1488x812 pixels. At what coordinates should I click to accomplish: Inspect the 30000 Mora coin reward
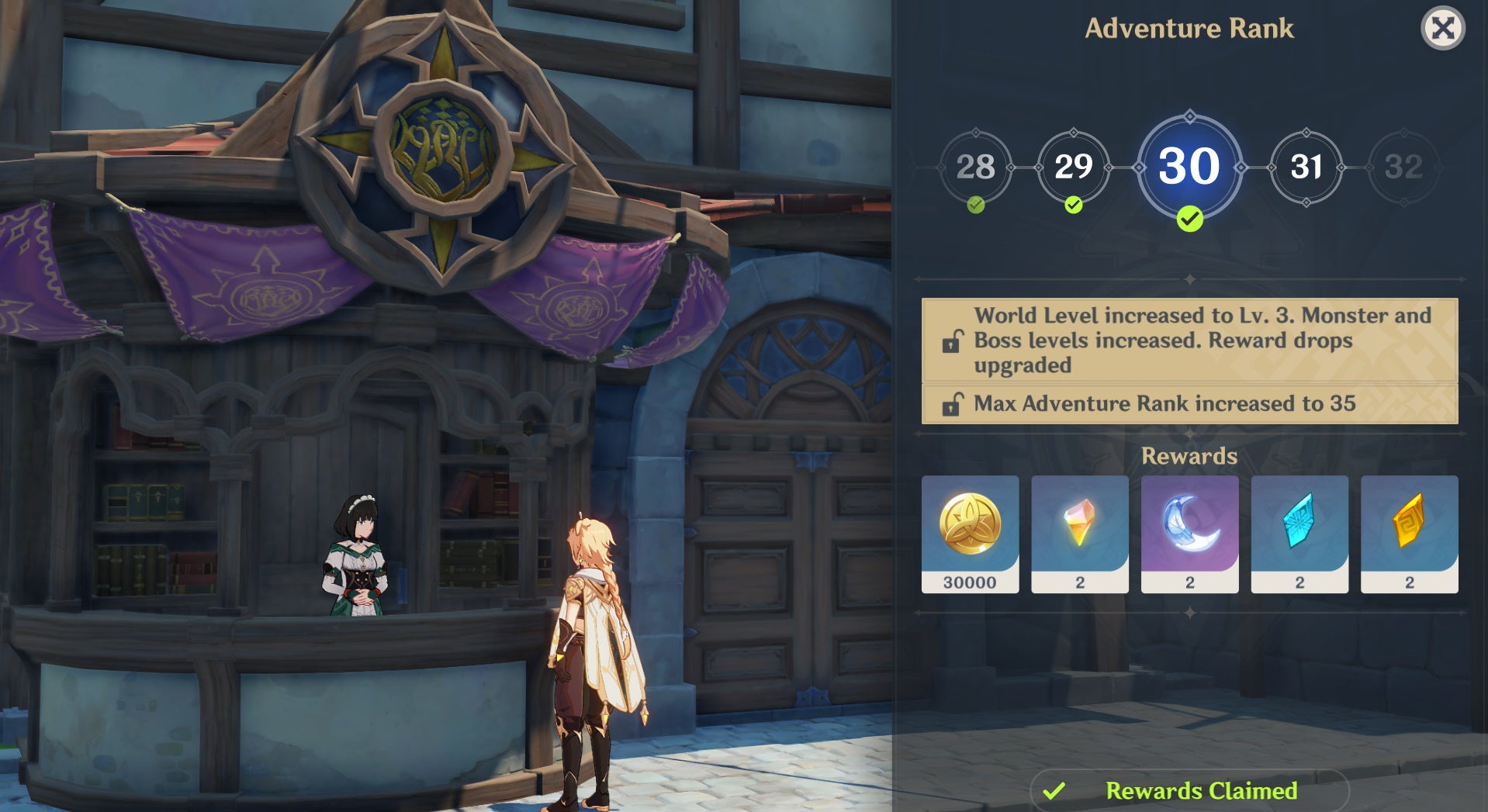[x=970, y=534]
